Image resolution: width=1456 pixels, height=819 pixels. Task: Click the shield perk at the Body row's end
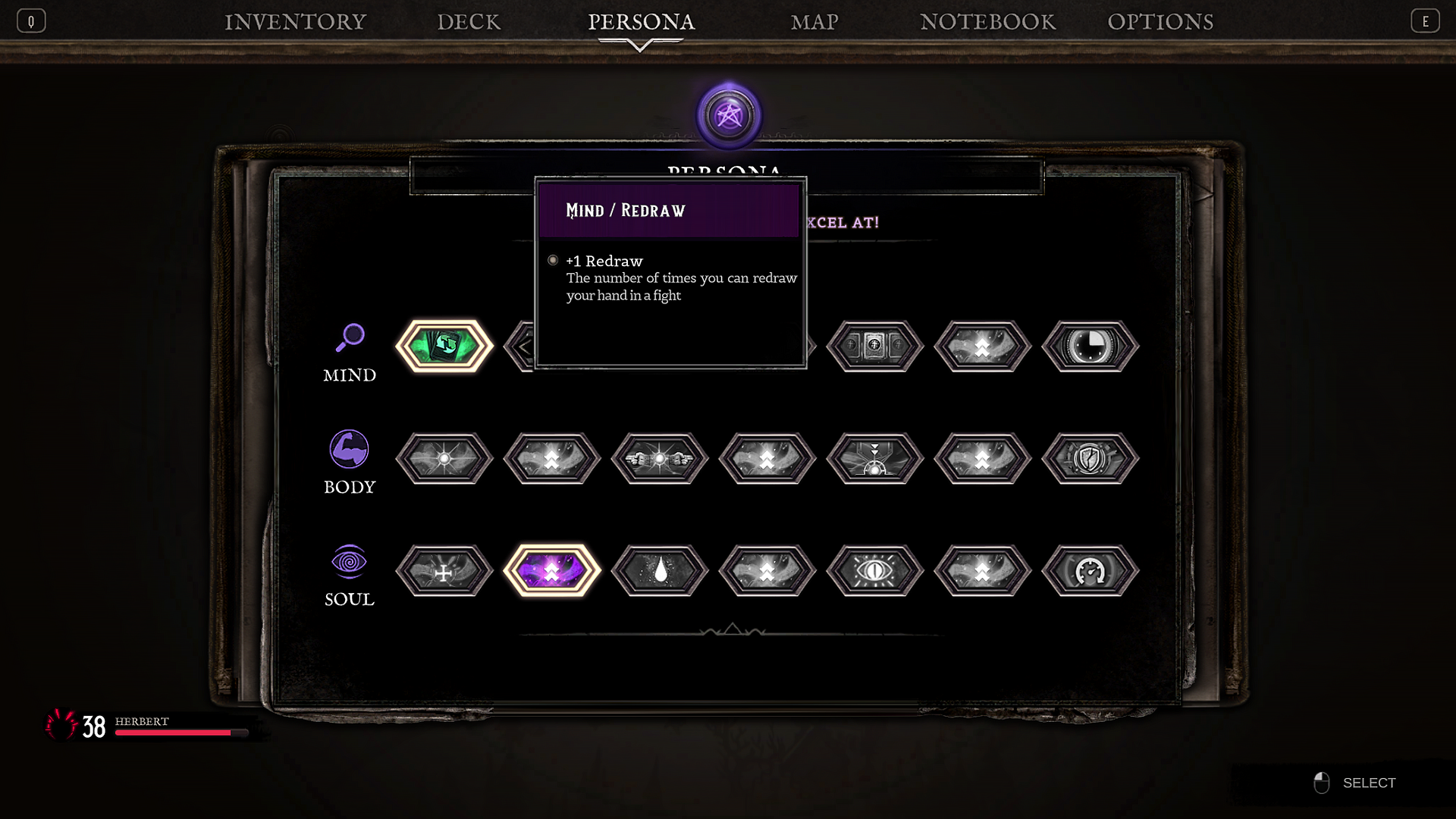[x=1090, y=459]
